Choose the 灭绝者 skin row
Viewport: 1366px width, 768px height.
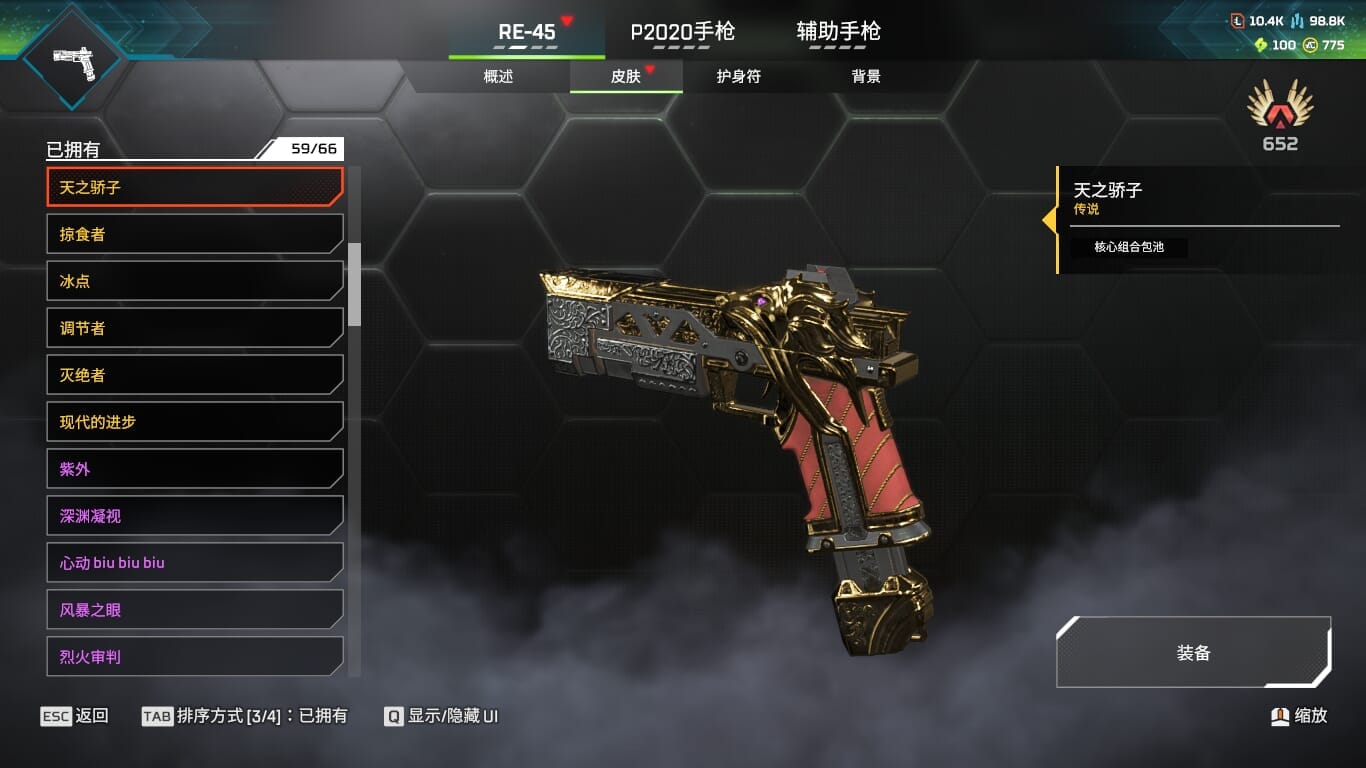(195, 375)
